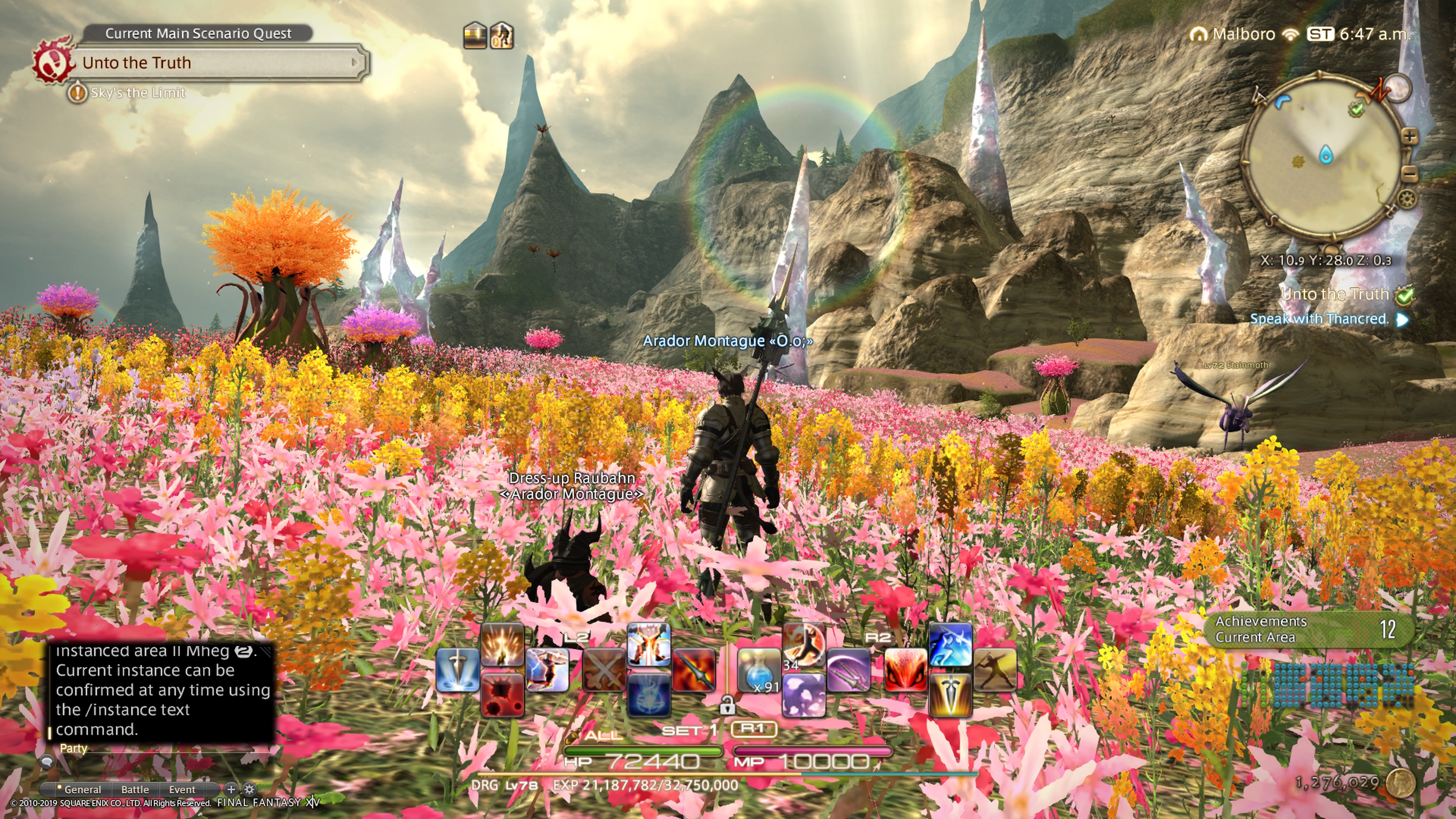
Task: Open minimap settings gear
Action: point(1407,198)
